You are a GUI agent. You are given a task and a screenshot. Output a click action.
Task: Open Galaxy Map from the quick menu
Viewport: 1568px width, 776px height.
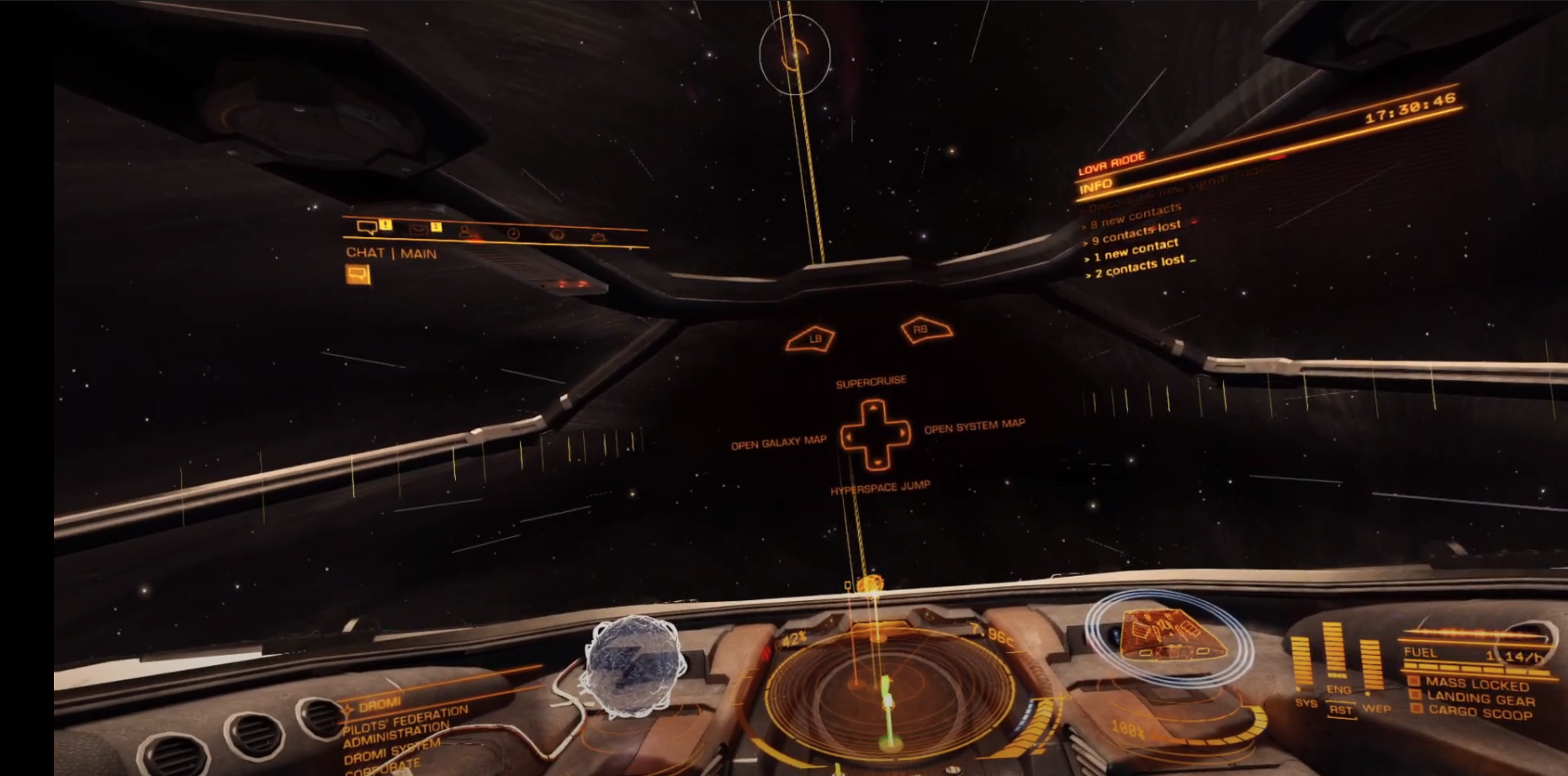pyautogui.click(x=778, y=443)
